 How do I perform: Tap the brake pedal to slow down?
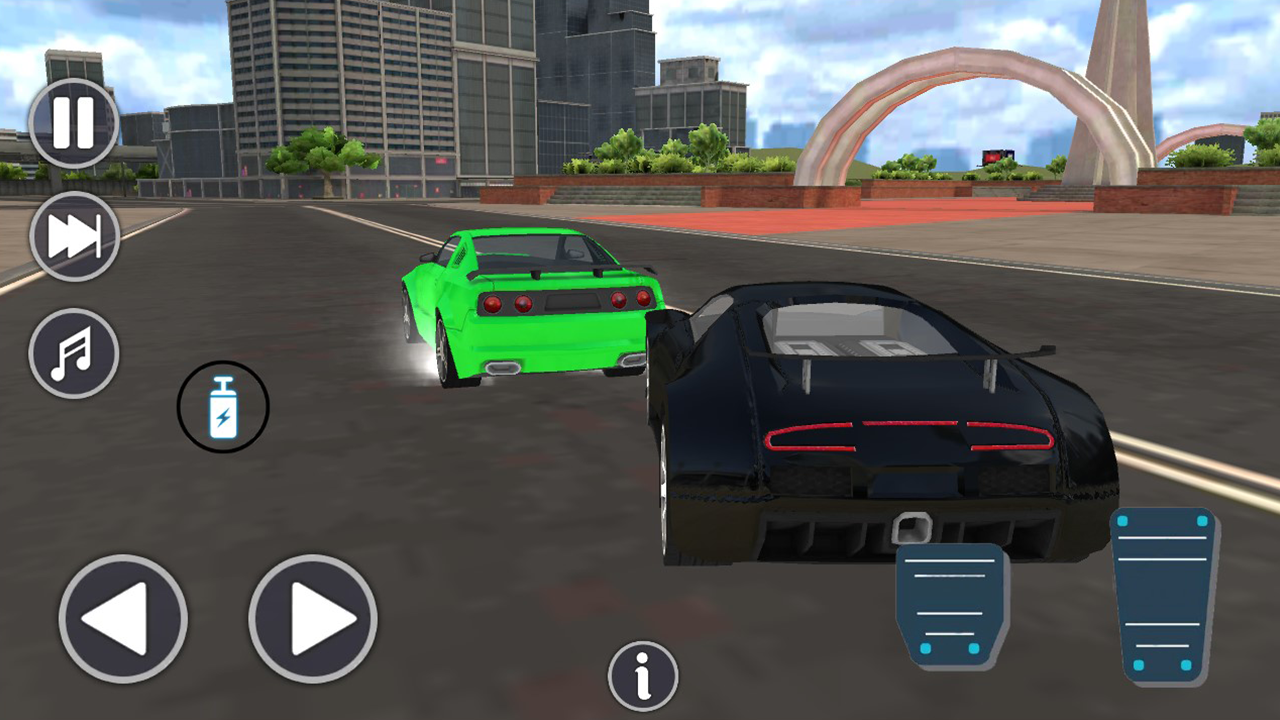point(951,605)
